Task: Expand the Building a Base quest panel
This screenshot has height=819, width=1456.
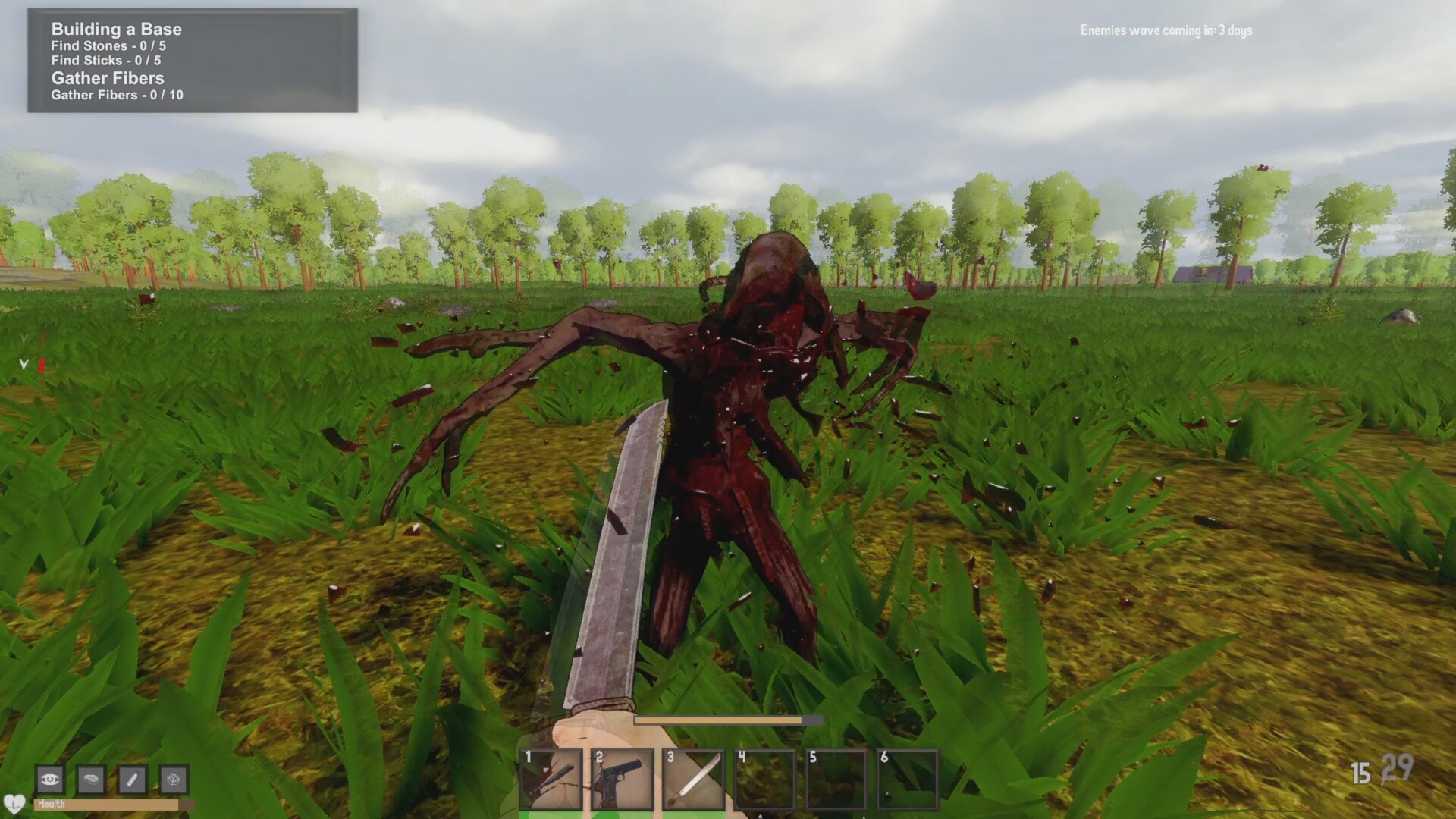Action: (x=115, y=29)
